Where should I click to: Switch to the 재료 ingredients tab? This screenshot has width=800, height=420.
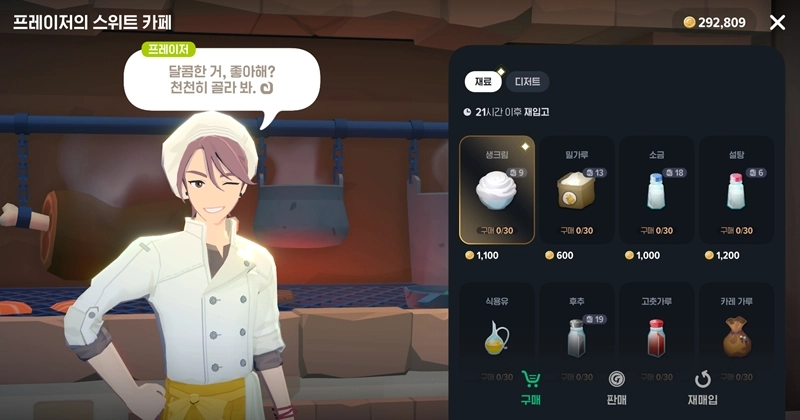(482, 82)
